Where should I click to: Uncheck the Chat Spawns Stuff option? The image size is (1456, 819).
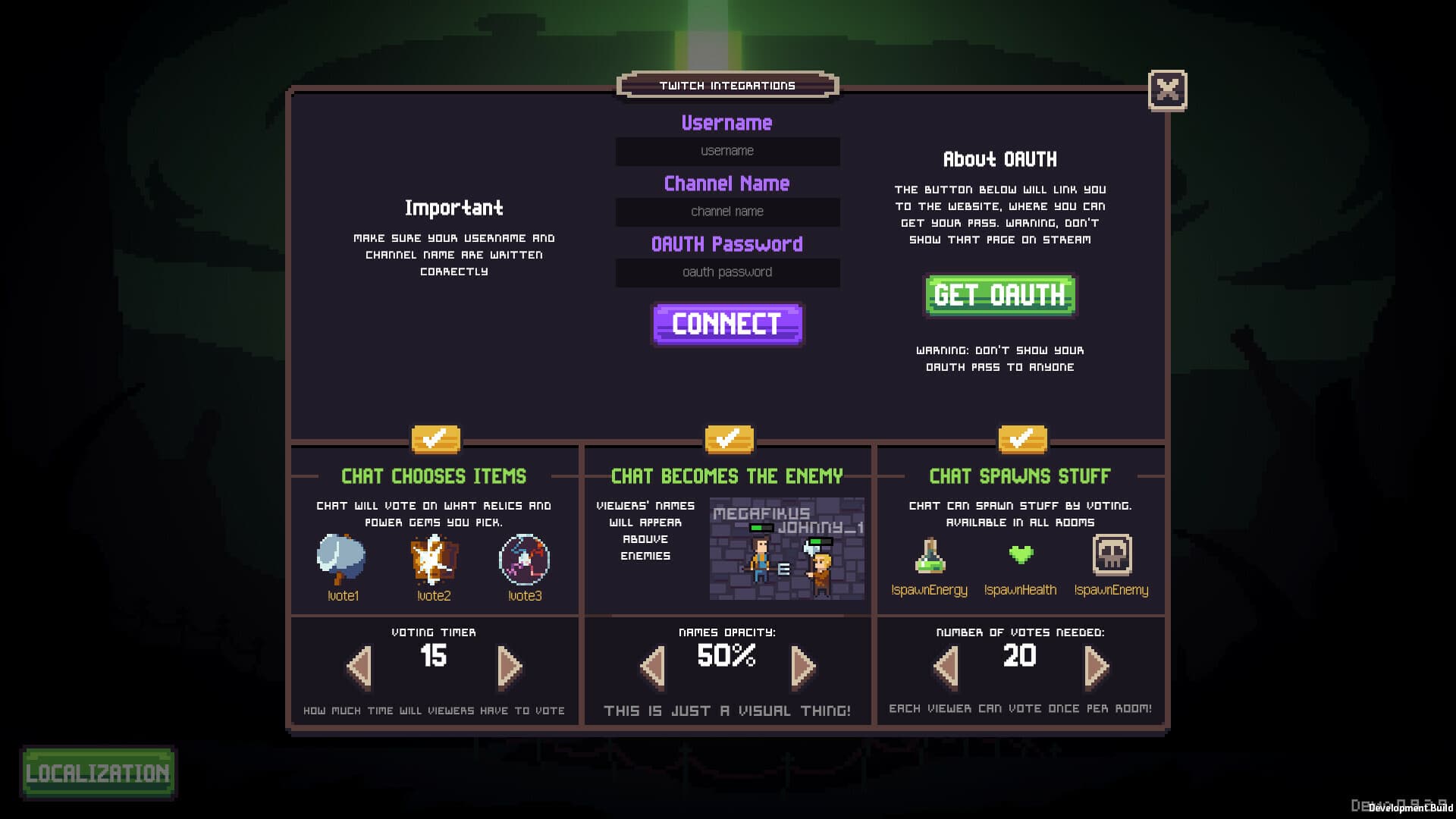[1021, 438]
